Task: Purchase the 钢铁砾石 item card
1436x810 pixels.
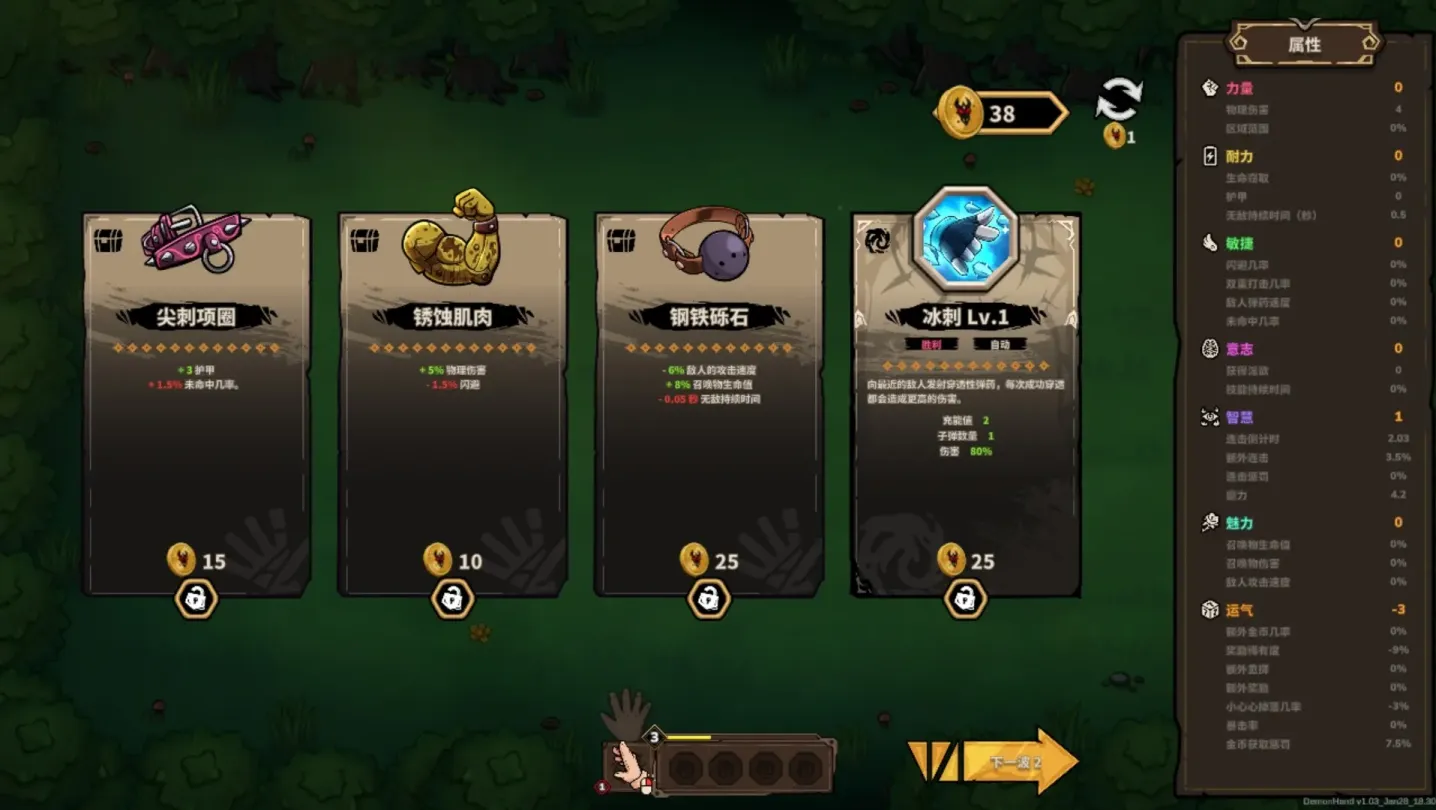Action: pos(709,400)
